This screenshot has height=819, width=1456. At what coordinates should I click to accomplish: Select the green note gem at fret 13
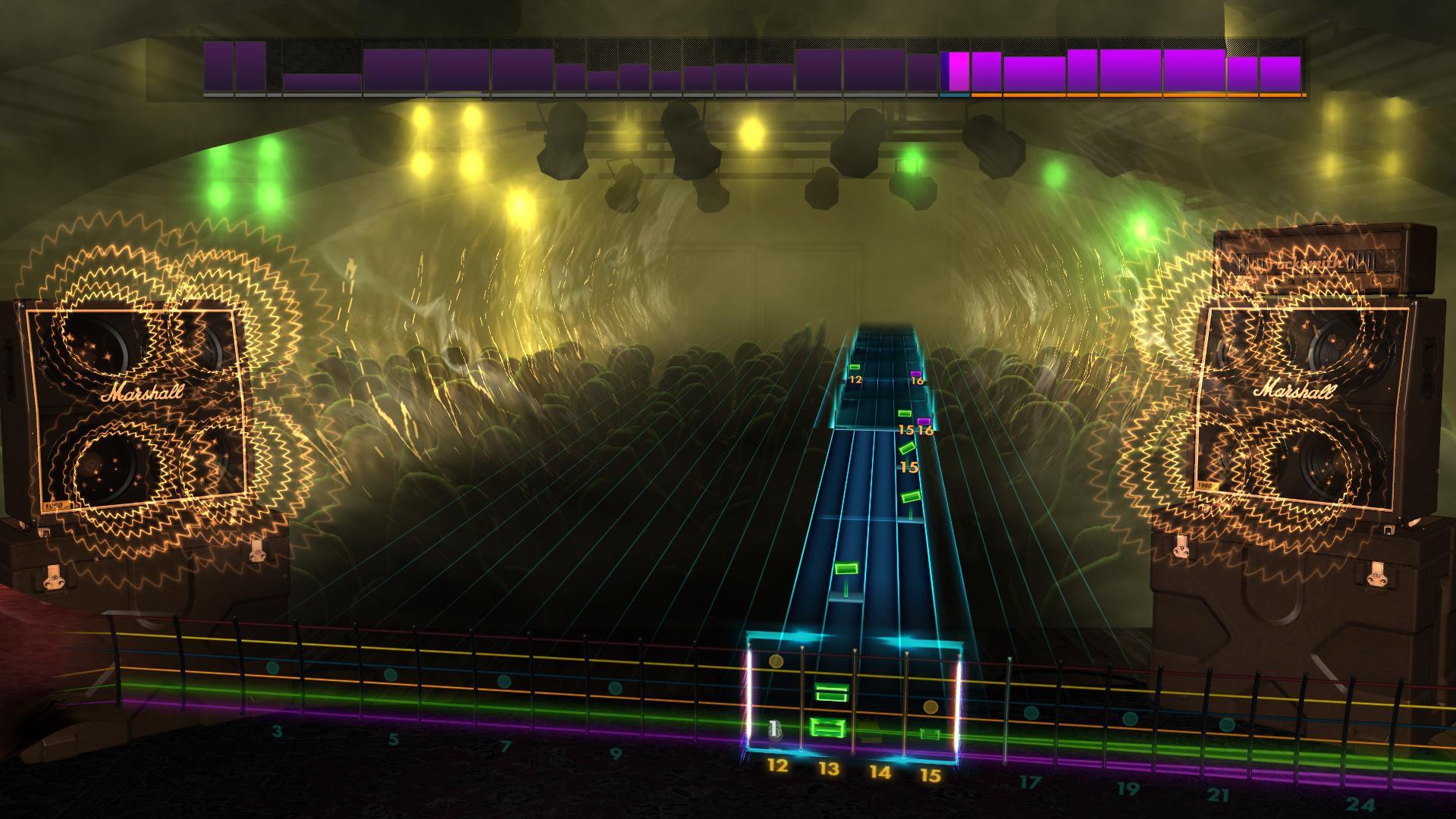pyautogui.click(x=827, y=729)
